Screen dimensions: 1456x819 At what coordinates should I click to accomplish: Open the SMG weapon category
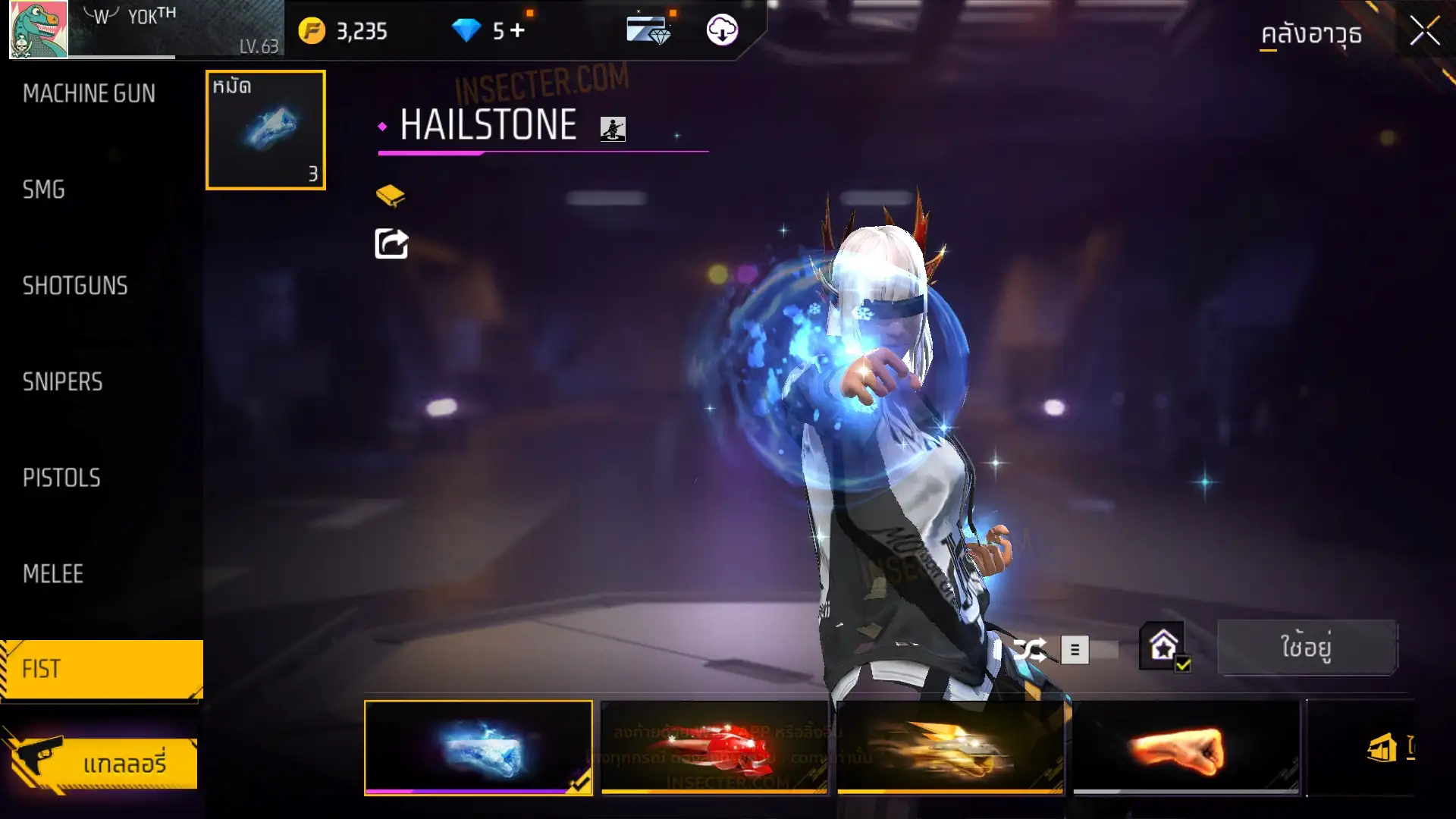(44, 190)
